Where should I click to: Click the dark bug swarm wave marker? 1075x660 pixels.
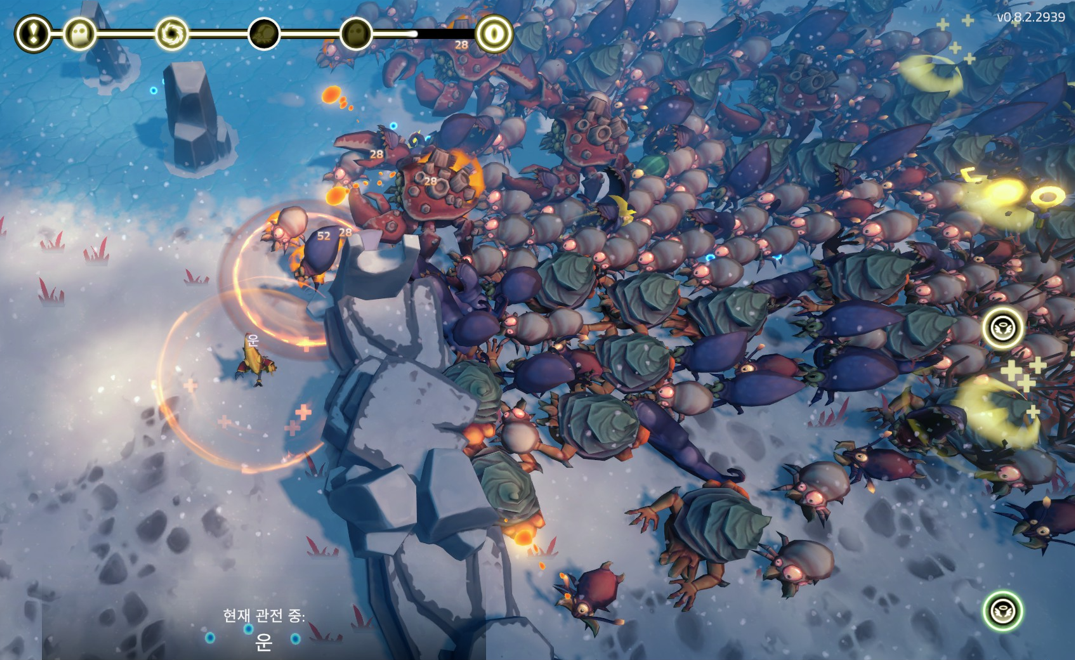click(264, 34)
